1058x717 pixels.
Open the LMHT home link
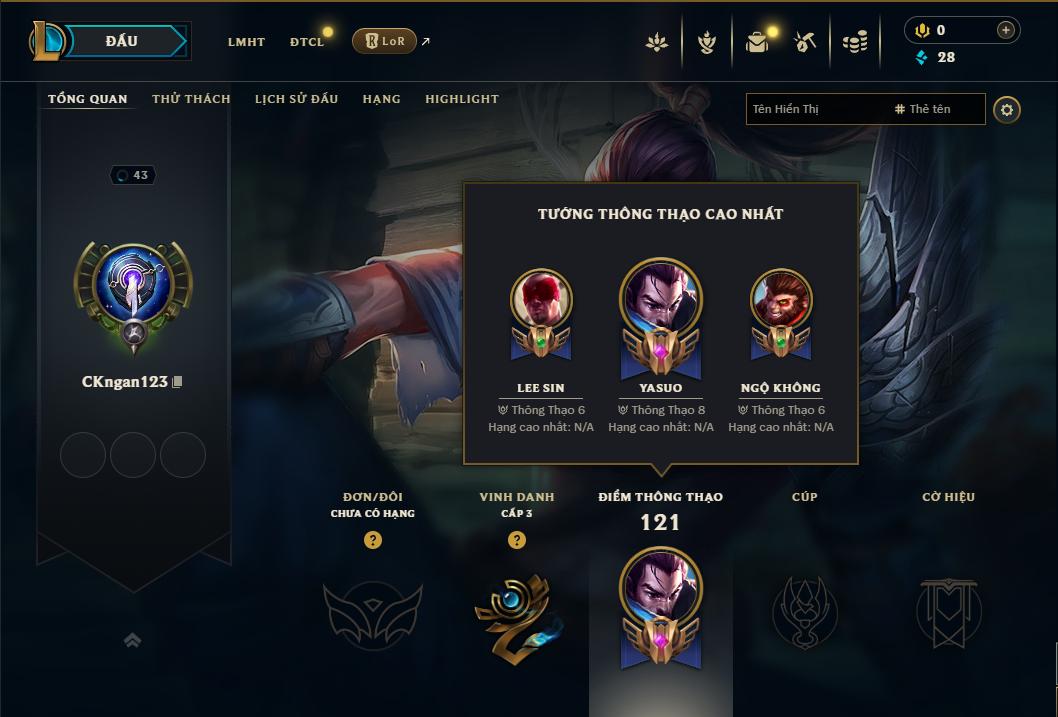(x=246, y=42)
